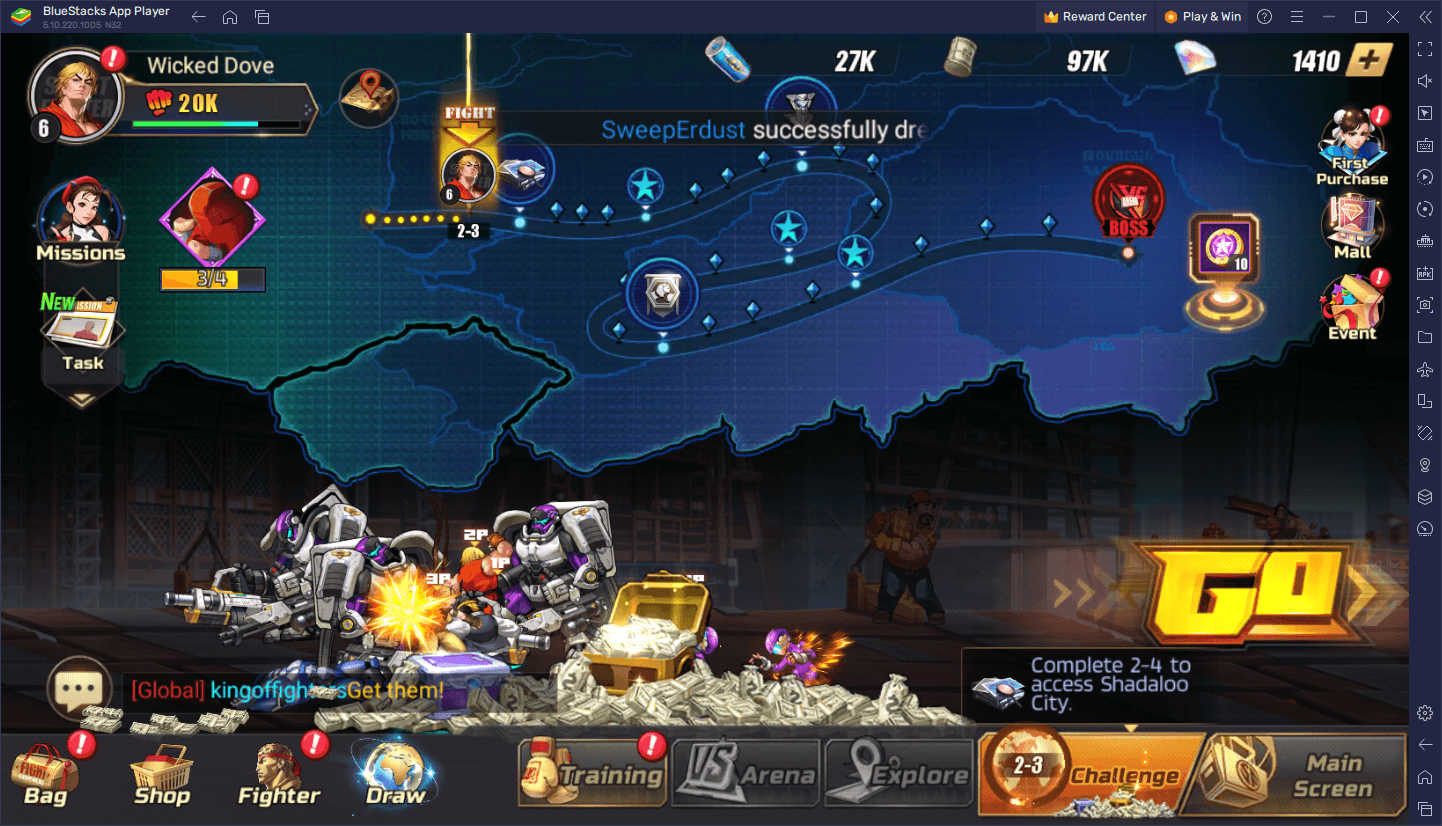This screenshot has width=1442, height=826.
Task: Switch to the Explore tab
Action: coord(899,773)
